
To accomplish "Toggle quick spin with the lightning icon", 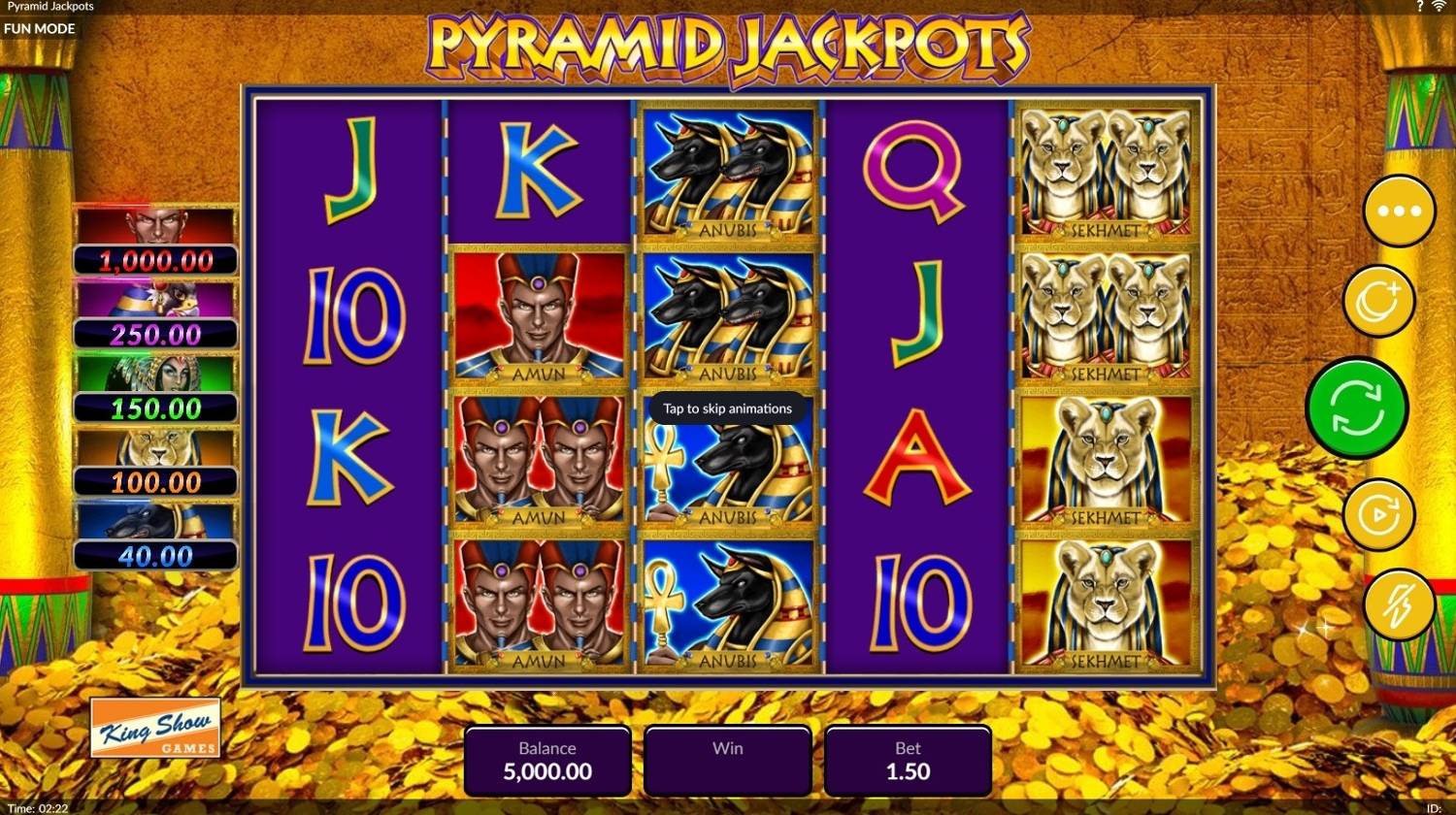I will pos(1399,605).
